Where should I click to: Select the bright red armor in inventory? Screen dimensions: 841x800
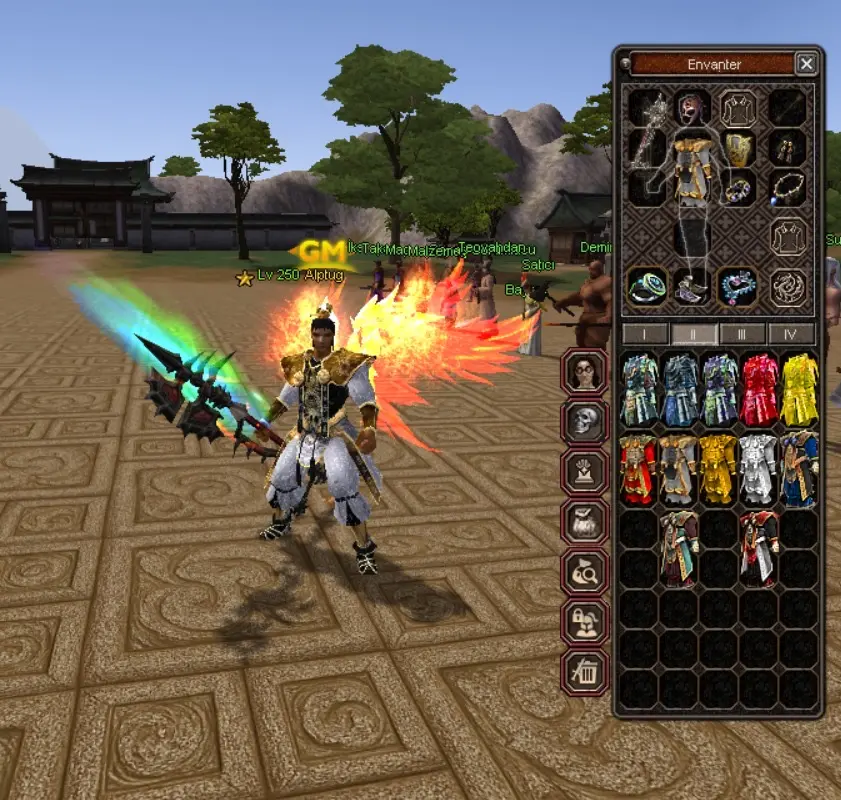click(x=759, y=390)
